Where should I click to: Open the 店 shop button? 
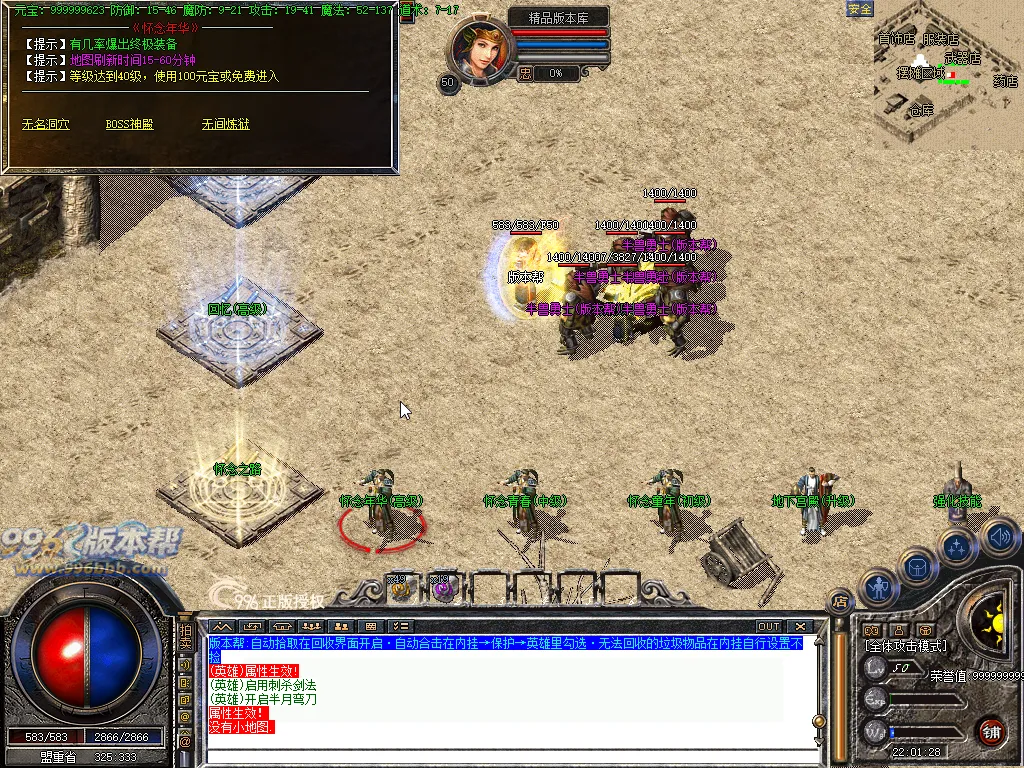(840, 601)
